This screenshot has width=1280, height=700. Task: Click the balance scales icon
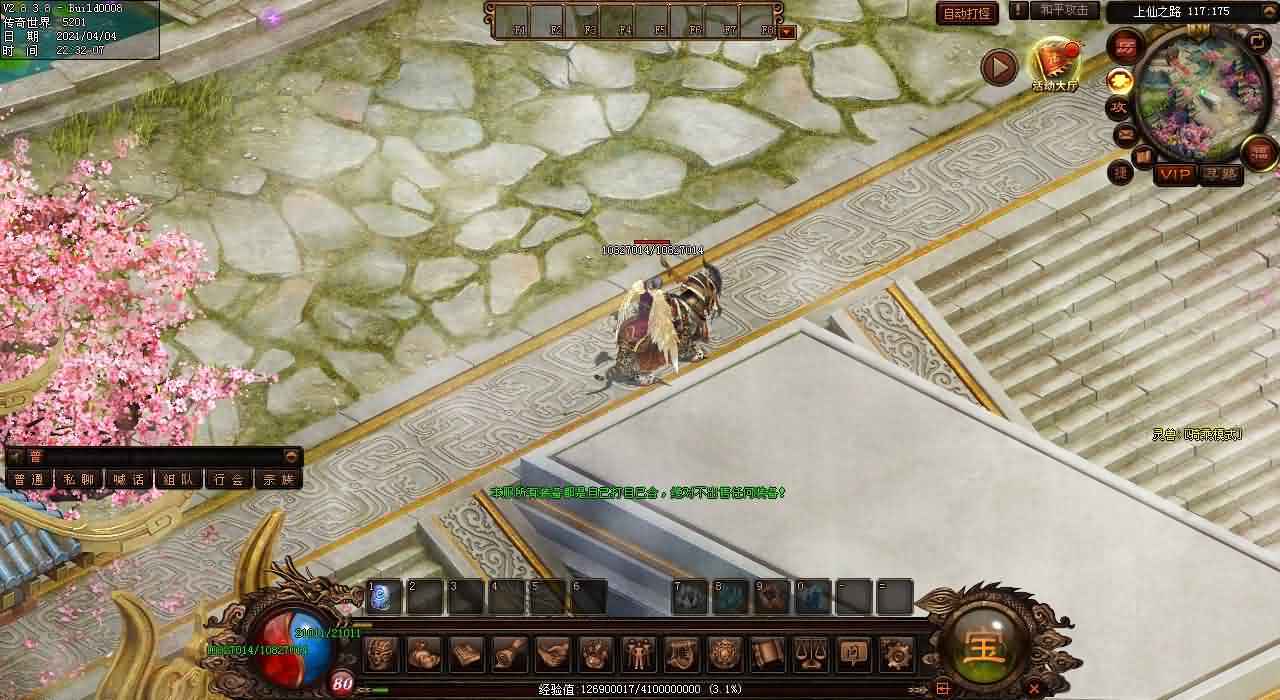(810, 654)
